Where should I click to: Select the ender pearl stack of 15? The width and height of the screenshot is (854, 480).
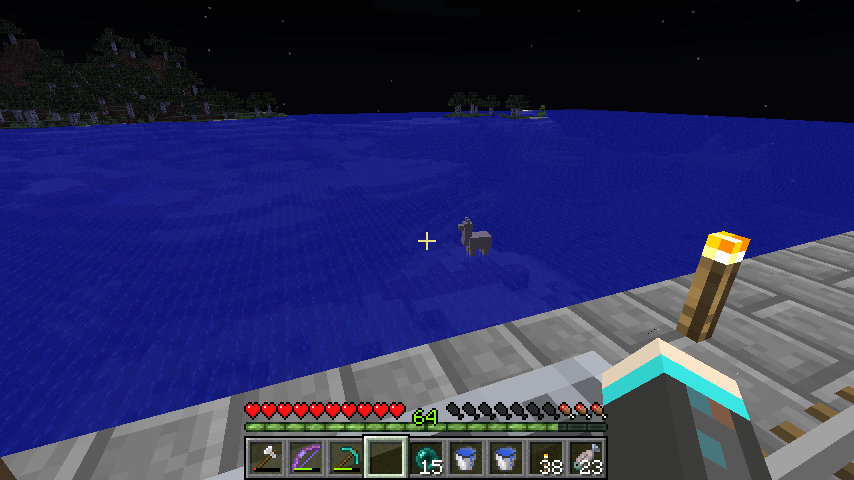point(426,459)
